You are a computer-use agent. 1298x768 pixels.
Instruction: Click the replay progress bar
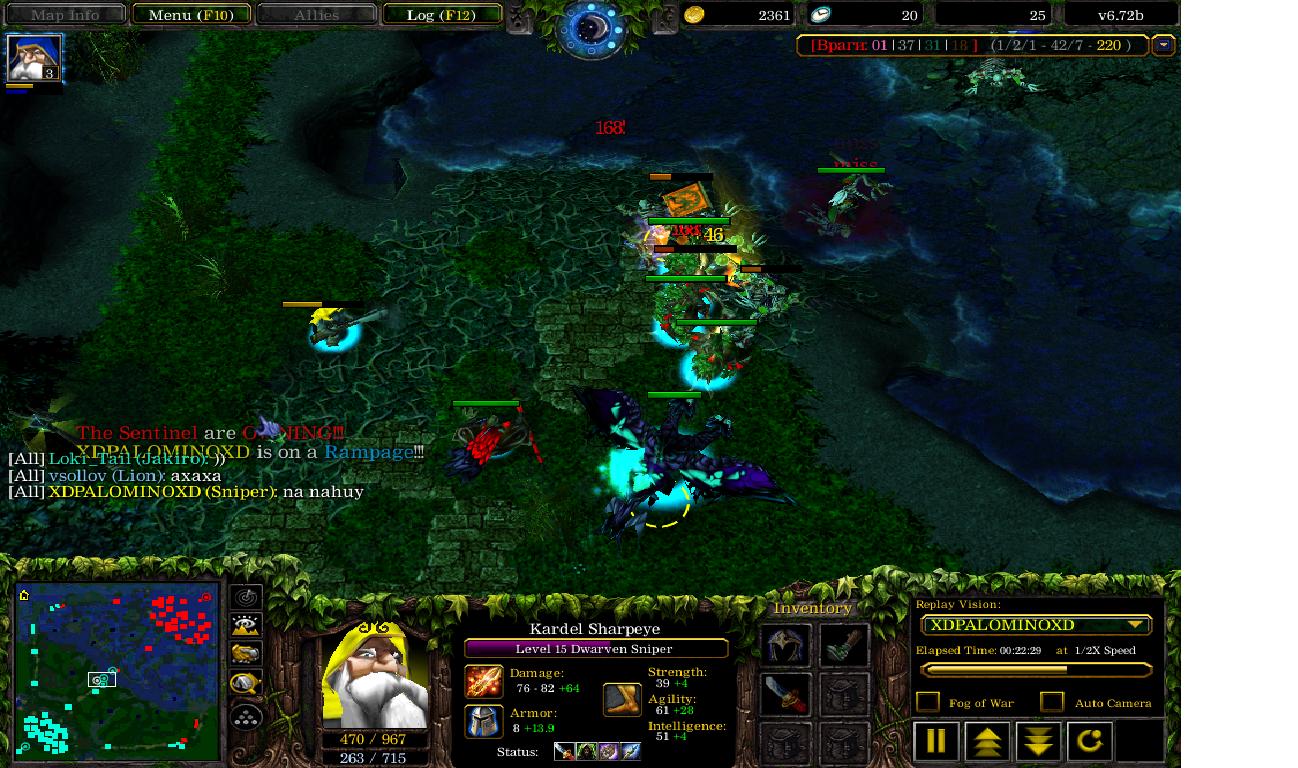point(1036,670)
